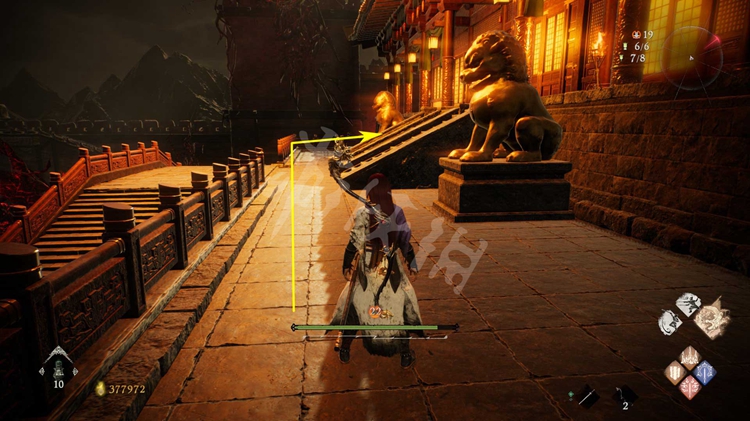Cast the blue sword spell

tap(704, 372)
